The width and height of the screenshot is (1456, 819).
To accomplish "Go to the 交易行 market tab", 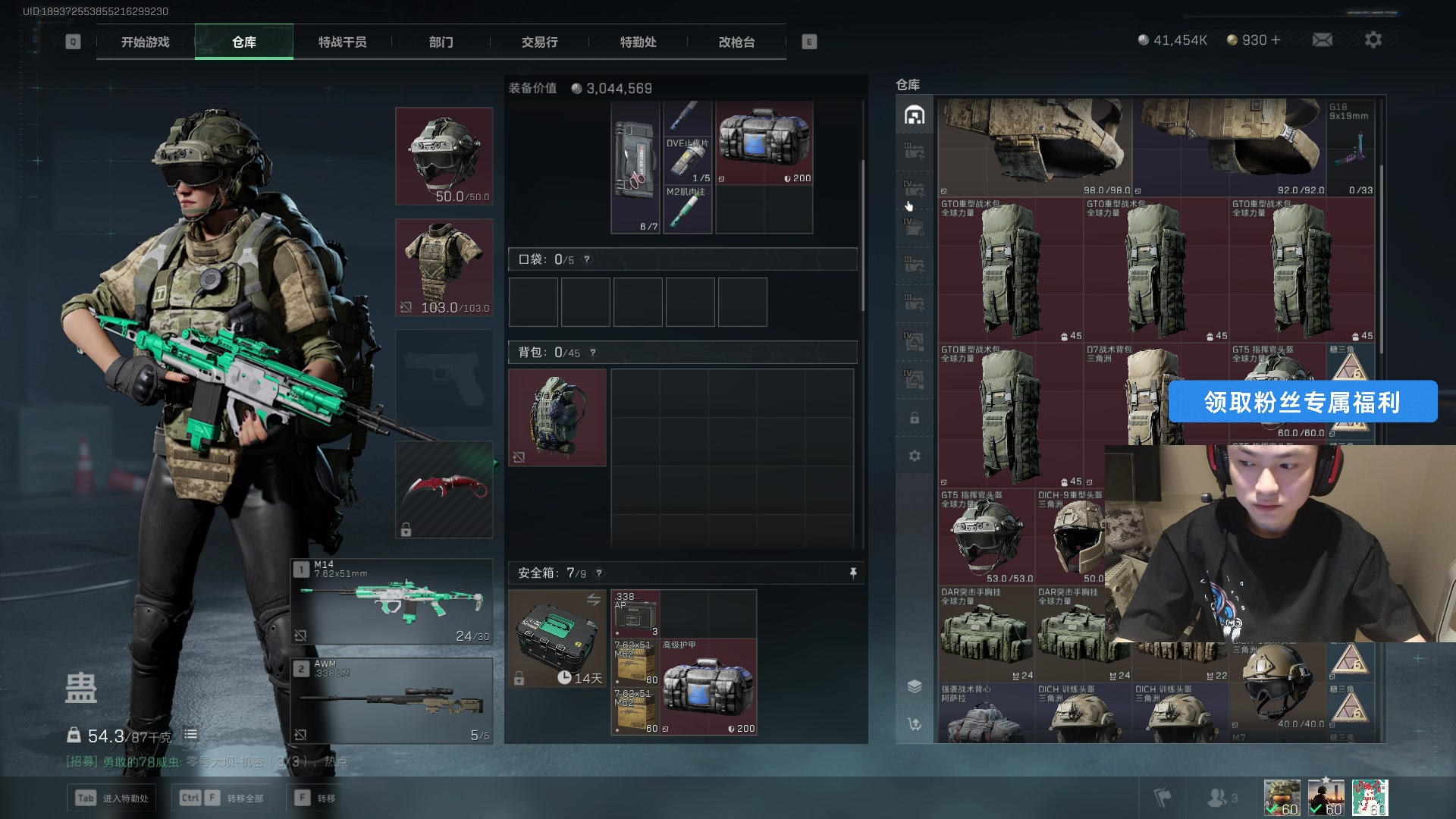I will pos(539,42).
